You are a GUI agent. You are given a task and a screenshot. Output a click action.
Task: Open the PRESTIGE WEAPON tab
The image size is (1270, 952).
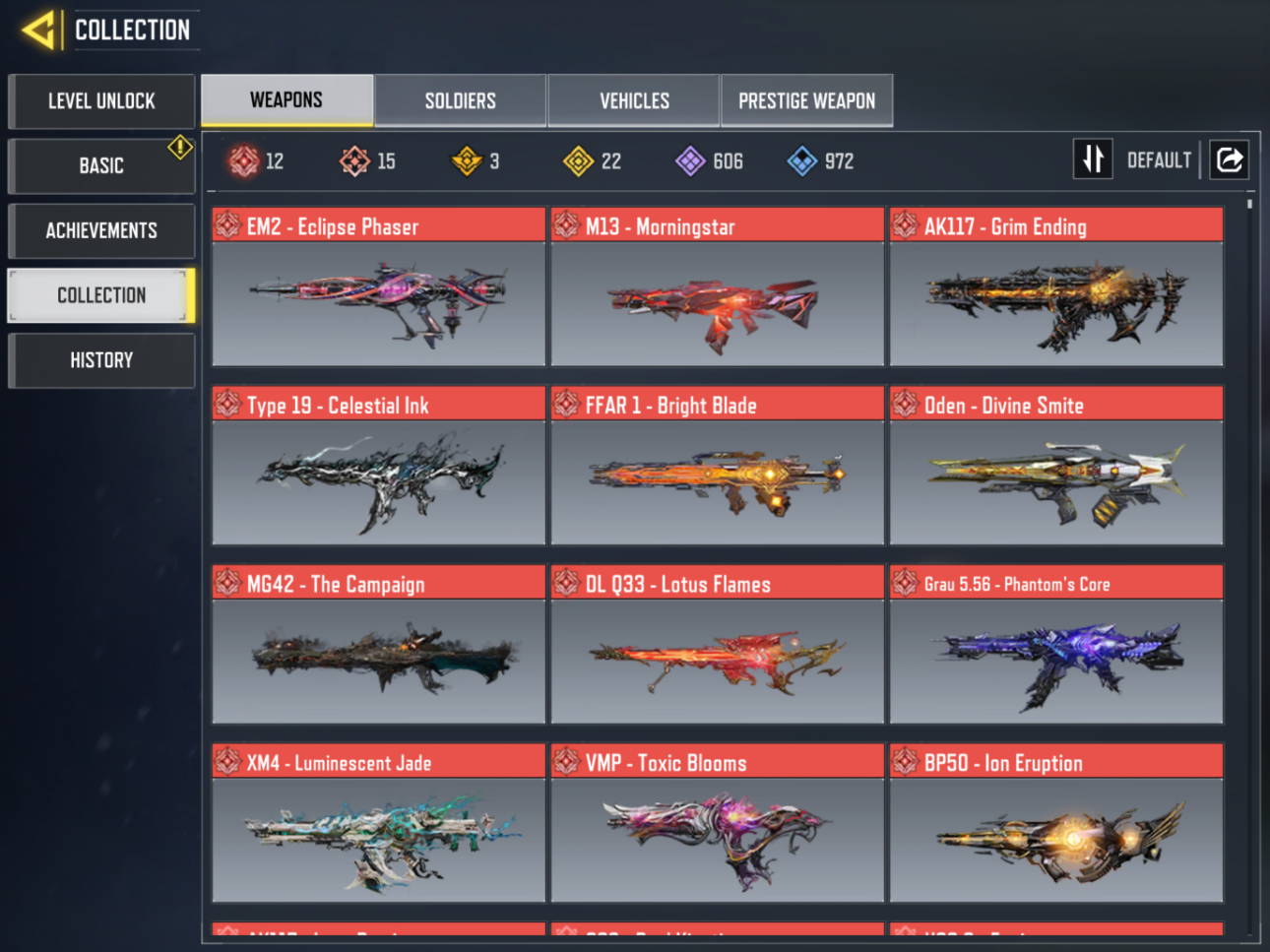click(806, 99)
